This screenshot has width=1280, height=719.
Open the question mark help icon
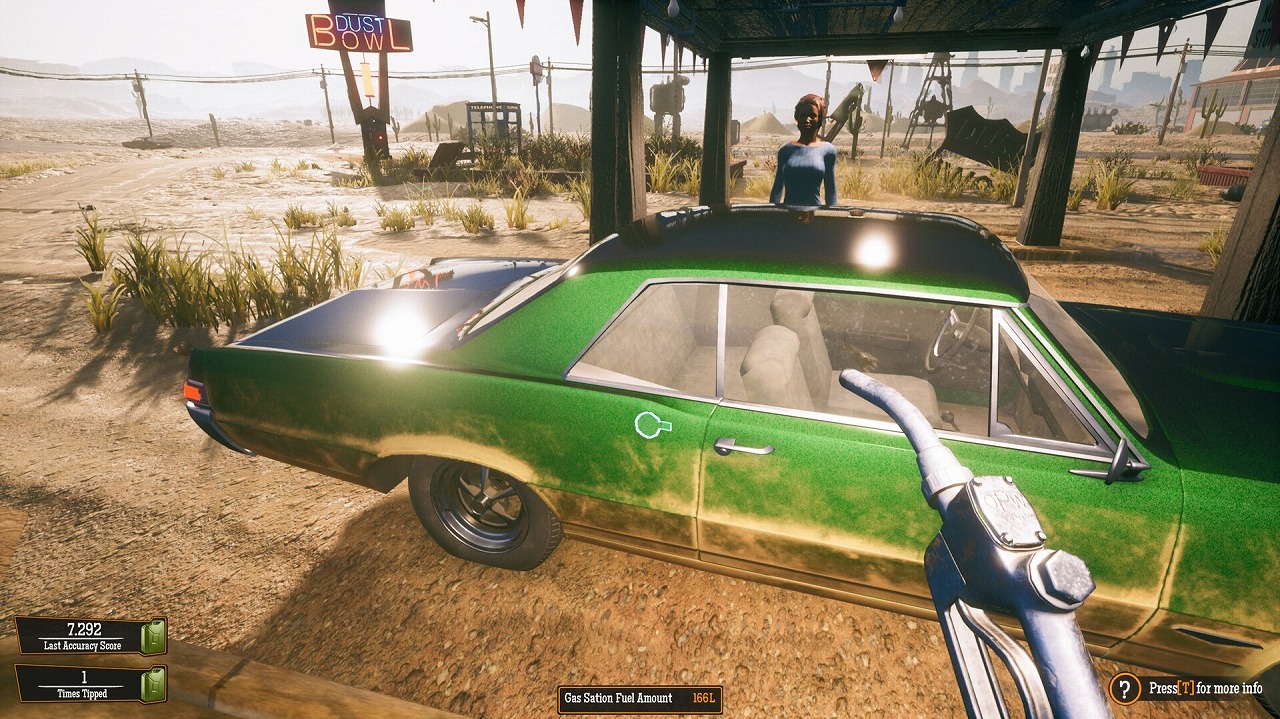[x=1125, y=688]
